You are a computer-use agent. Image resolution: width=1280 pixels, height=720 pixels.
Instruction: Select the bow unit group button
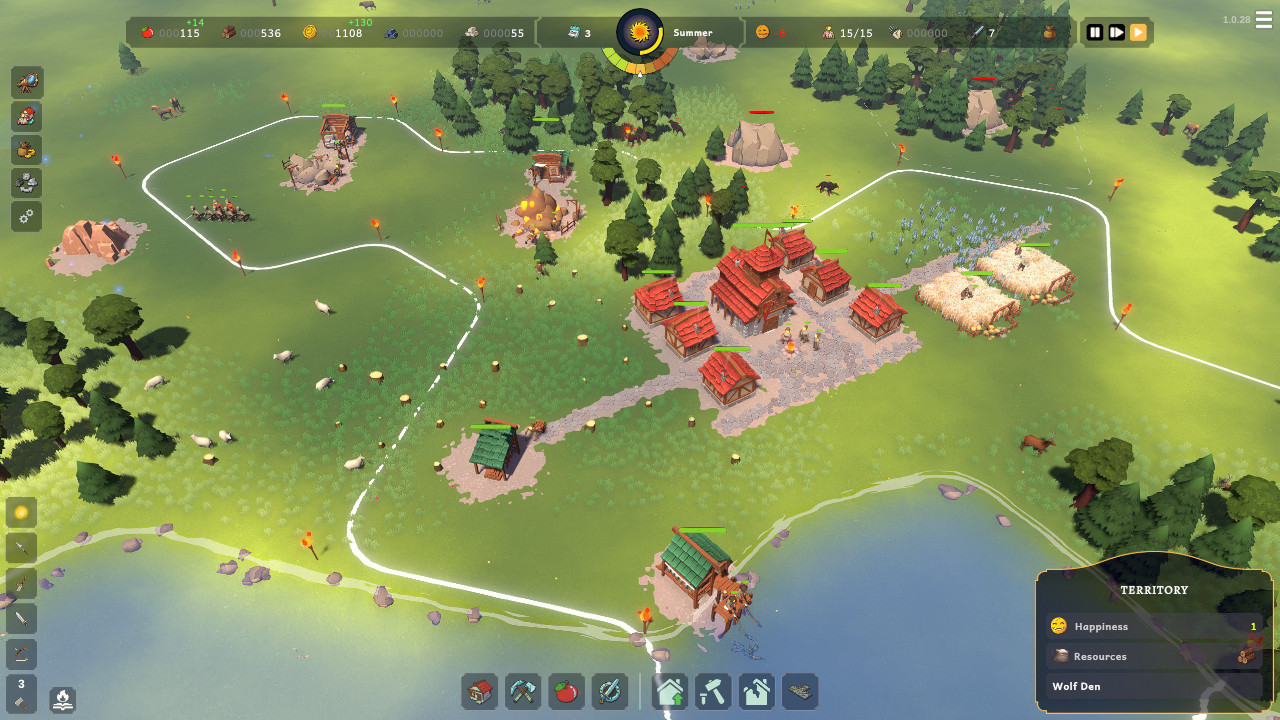21,654
